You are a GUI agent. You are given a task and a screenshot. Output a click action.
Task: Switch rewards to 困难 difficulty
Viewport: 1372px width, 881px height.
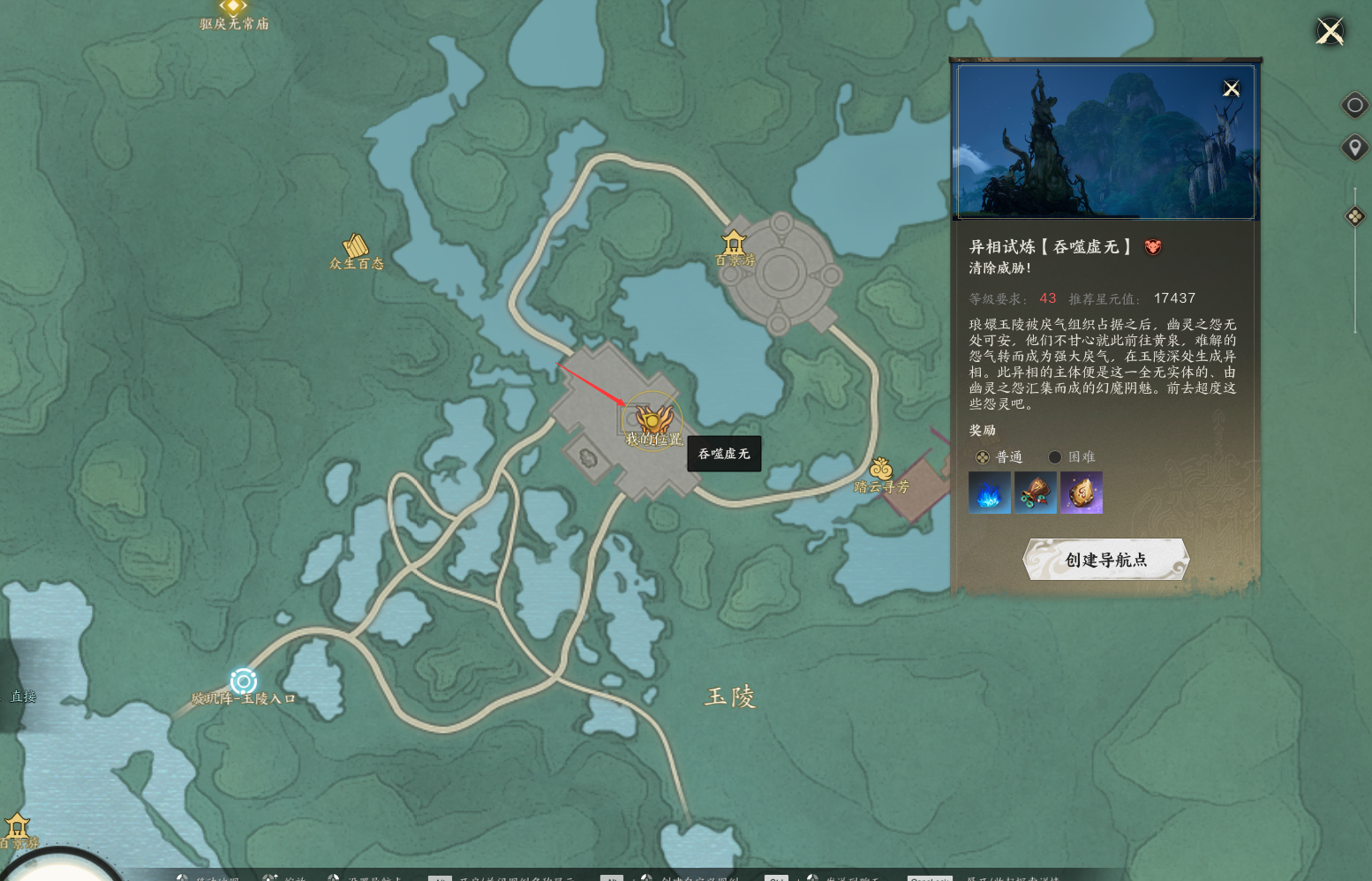1055,457
